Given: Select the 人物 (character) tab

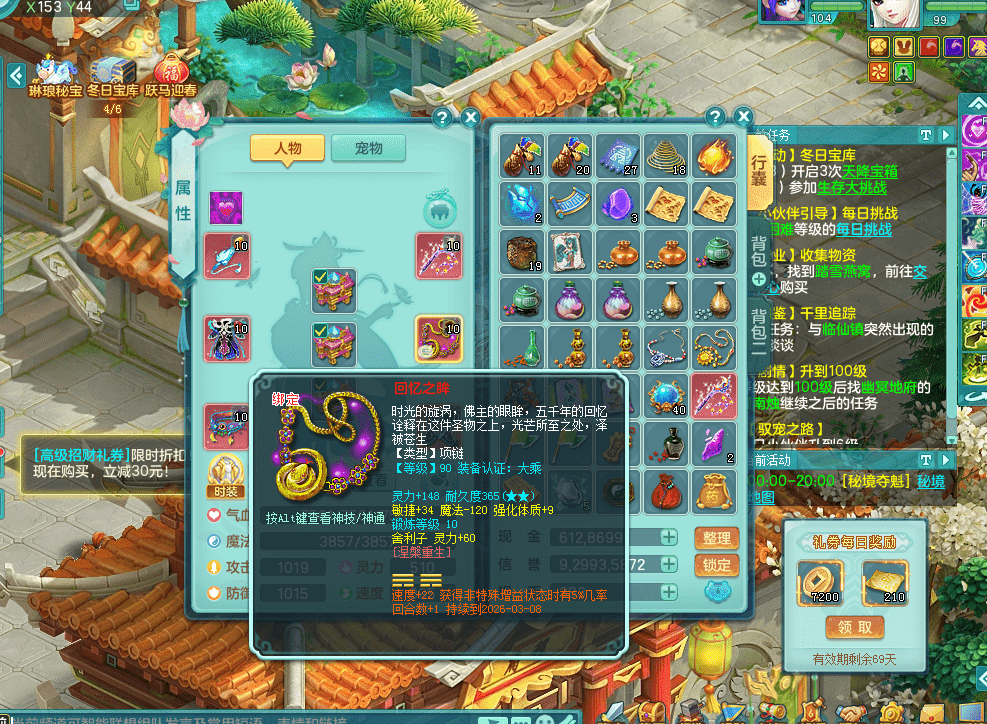Looking at the screenshot, I should tap(287, 148).
